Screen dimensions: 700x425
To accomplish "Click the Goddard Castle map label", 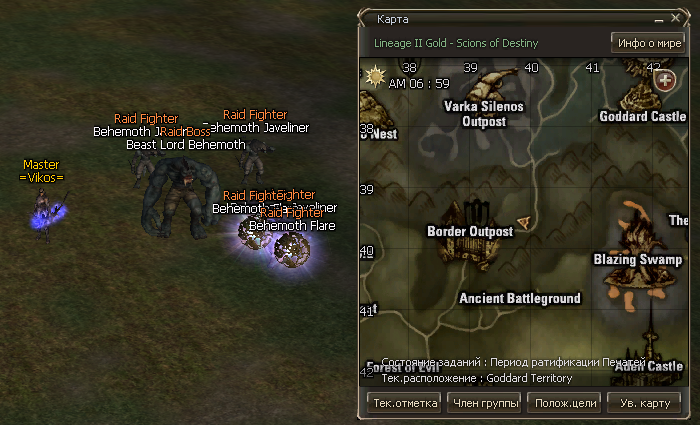I will (643, 116).
